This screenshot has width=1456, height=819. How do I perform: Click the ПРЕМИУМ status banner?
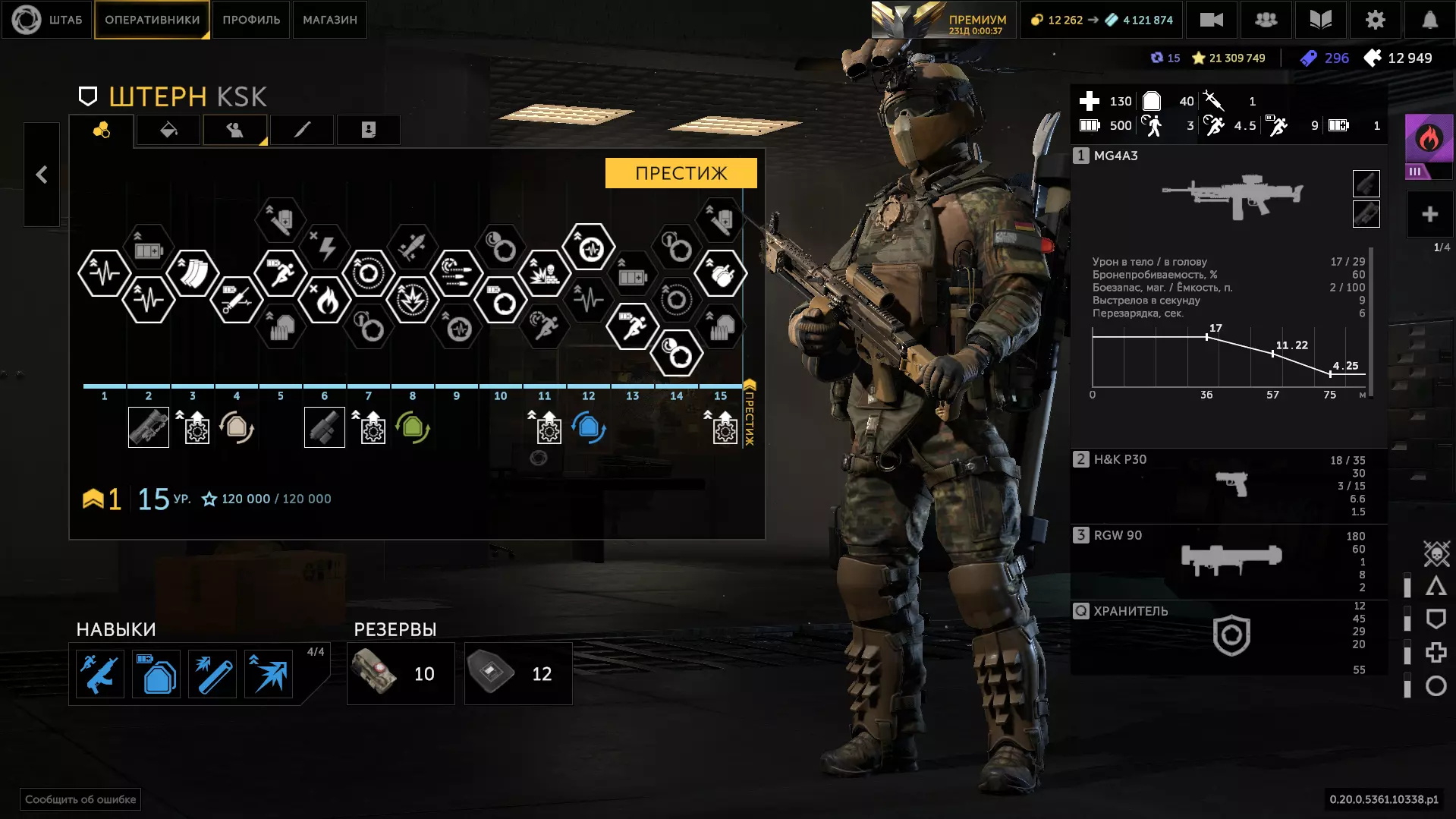pyautogui.click(x=944, y=20)
